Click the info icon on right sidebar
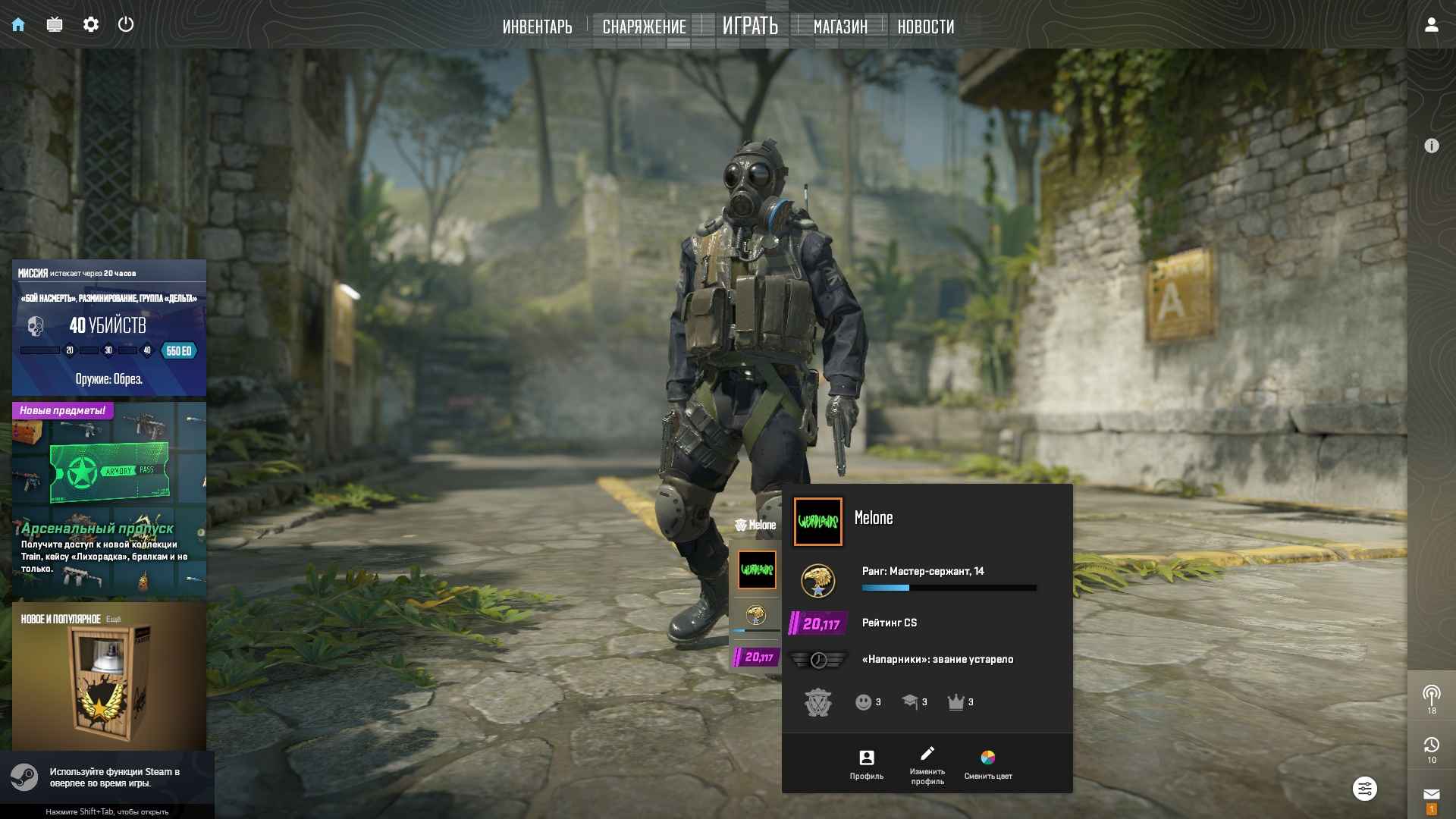Image resolution: width=1456 pixels, height=819 pixels. [1431, 146]
